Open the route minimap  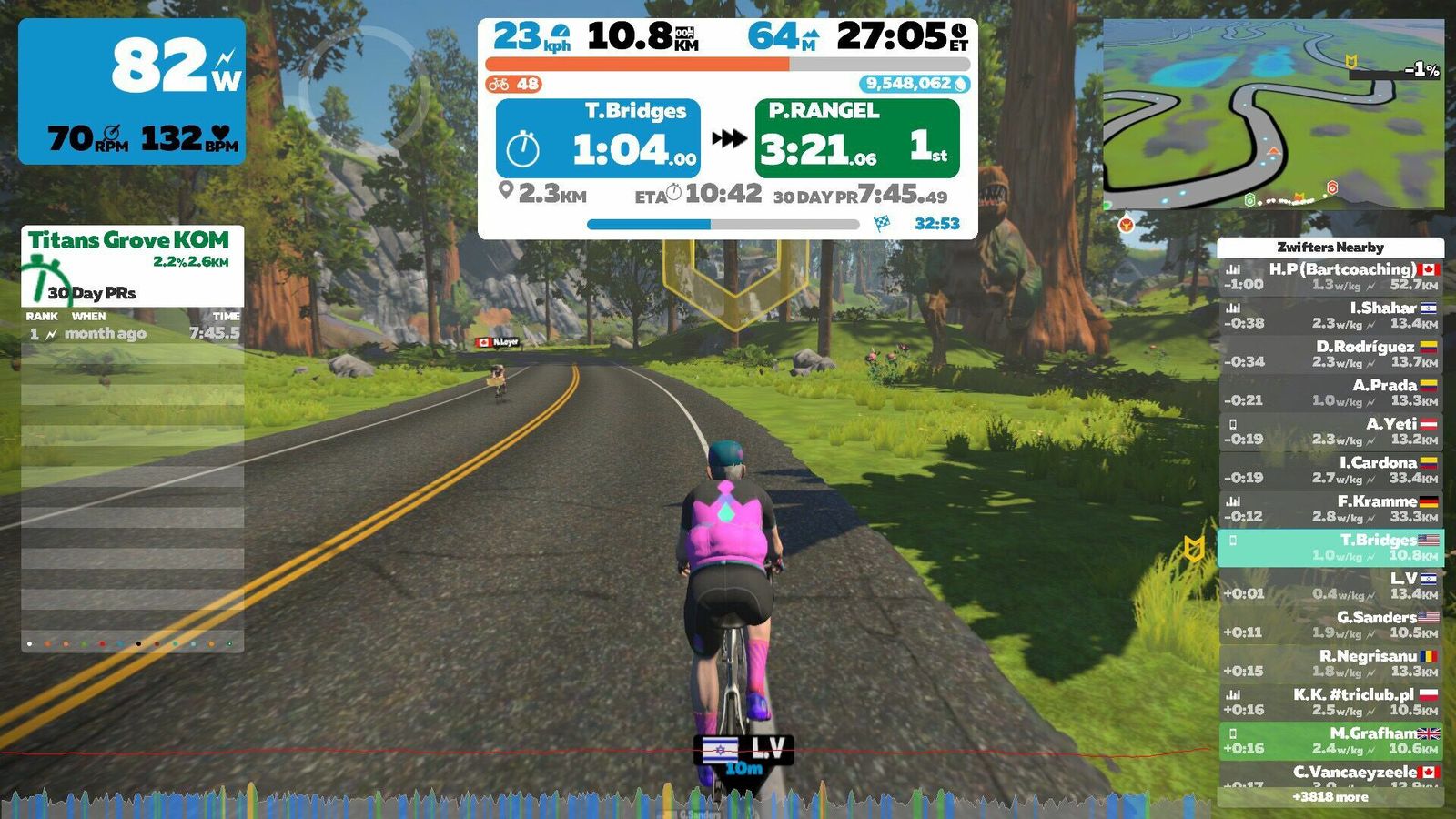[x=1273, y=114]
